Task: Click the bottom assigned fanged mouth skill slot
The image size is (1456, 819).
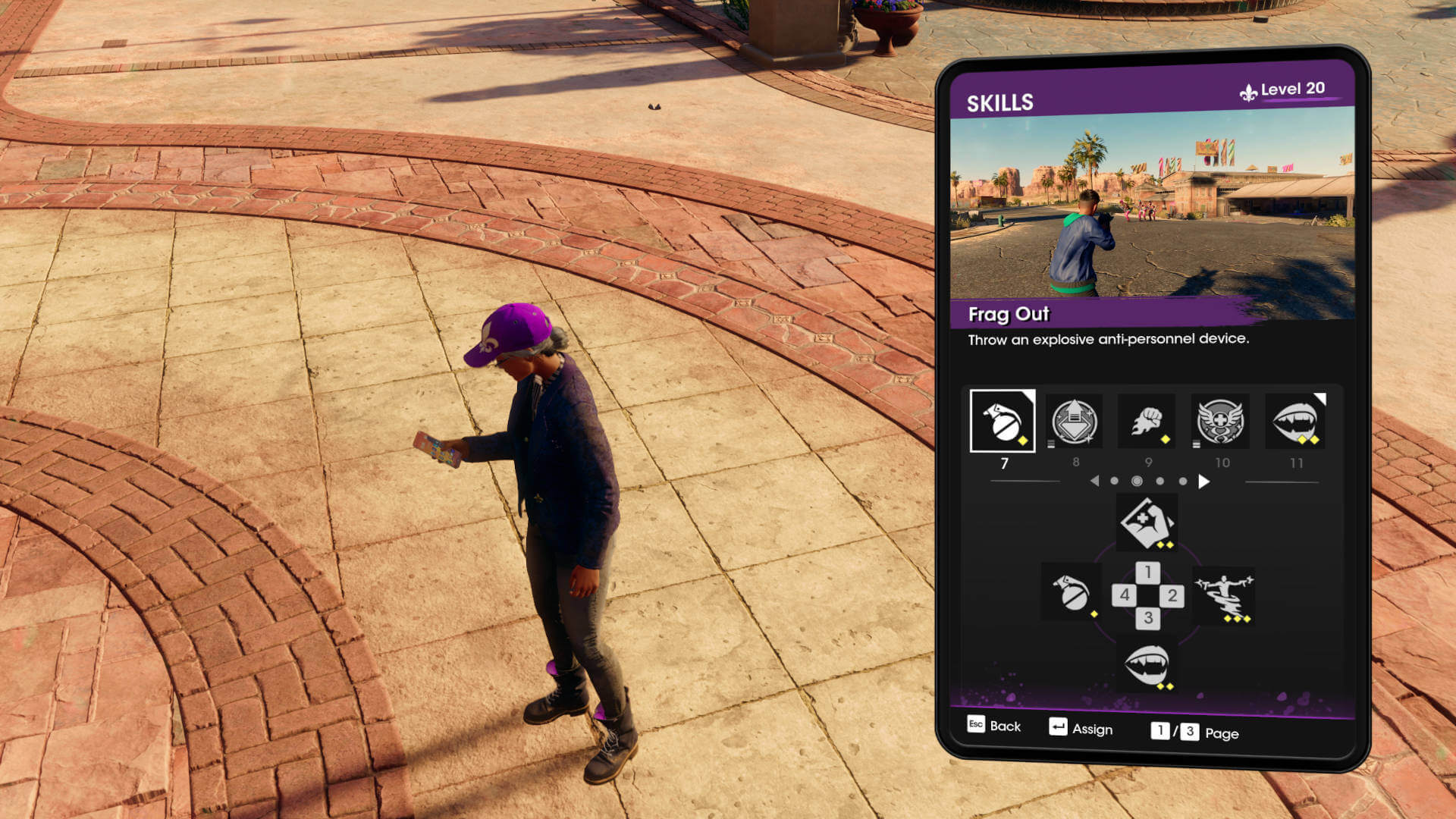Action: (x=1147, y=665)
